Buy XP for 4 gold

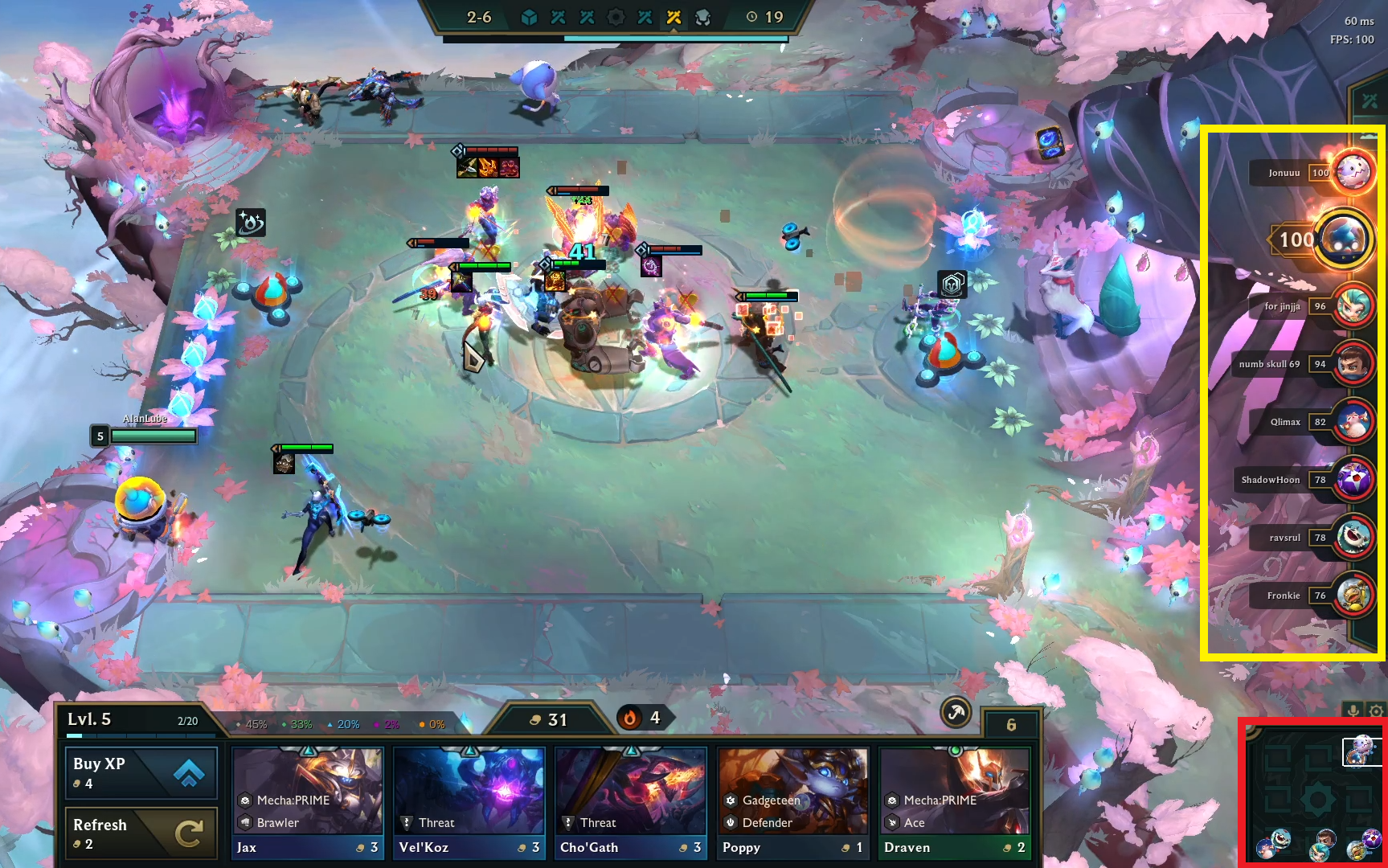click(x=141, y=772)
